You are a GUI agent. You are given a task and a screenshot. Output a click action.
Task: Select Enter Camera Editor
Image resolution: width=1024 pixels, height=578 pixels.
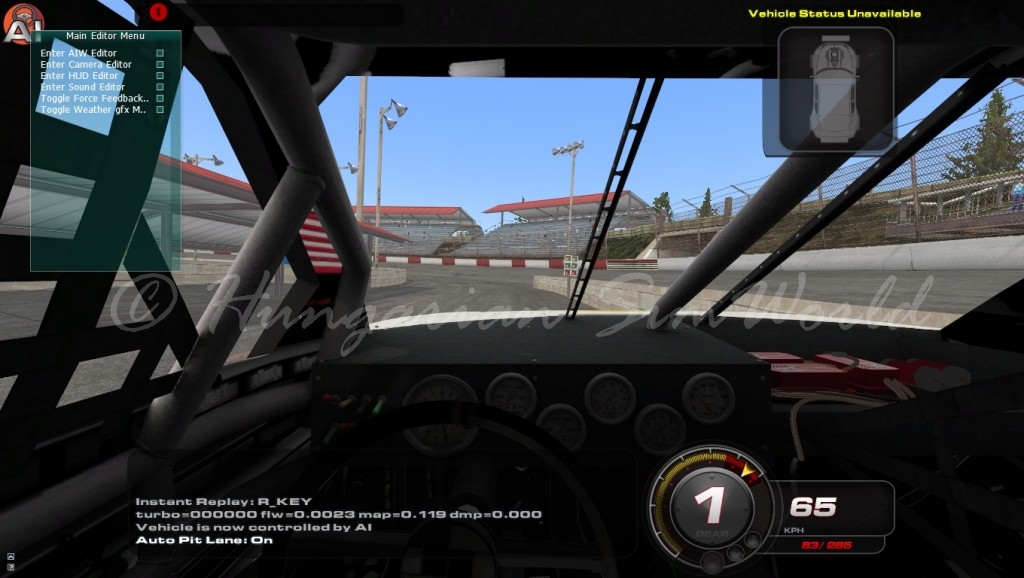86,65
